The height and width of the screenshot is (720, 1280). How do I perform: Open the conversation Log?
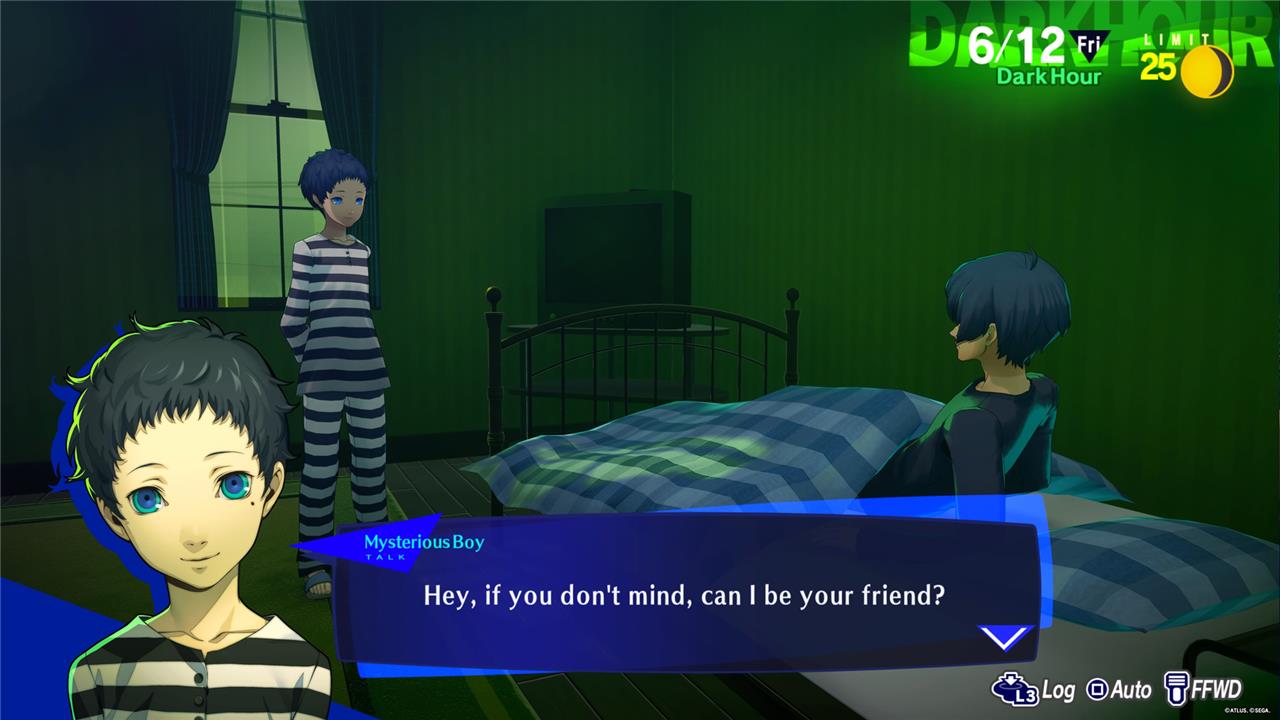tap(1032, 689)
